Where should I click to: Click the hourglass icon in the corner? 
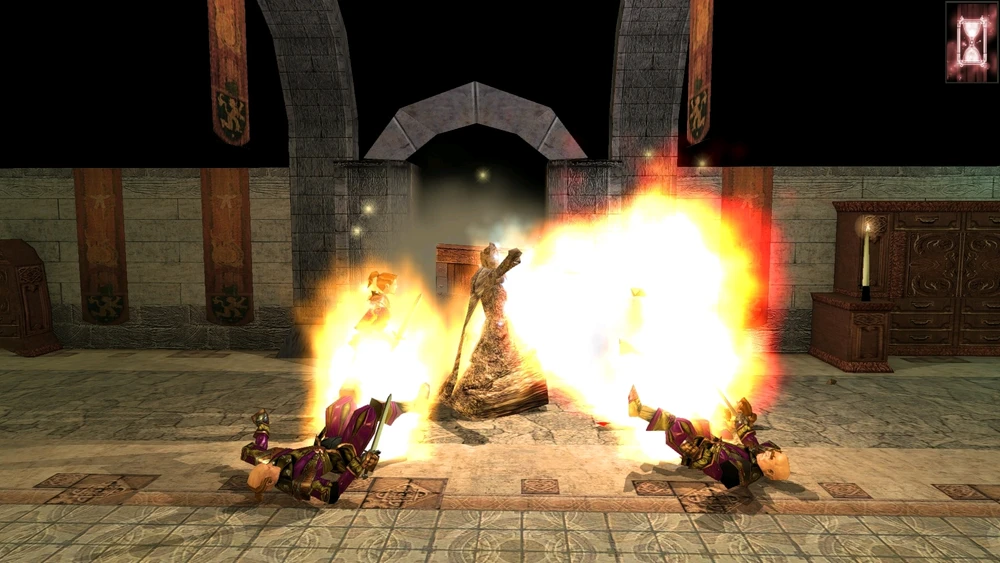(x=971, y=42)
